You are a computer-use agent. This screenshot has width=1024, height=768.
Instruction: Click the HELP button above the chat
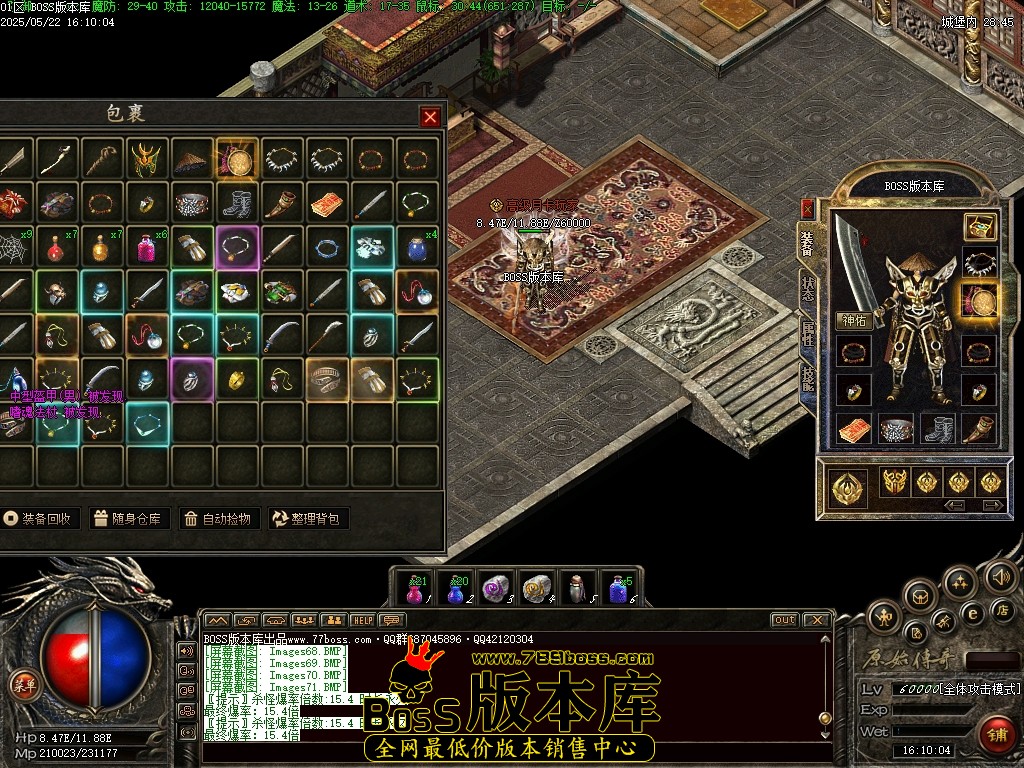click(363, 620)
